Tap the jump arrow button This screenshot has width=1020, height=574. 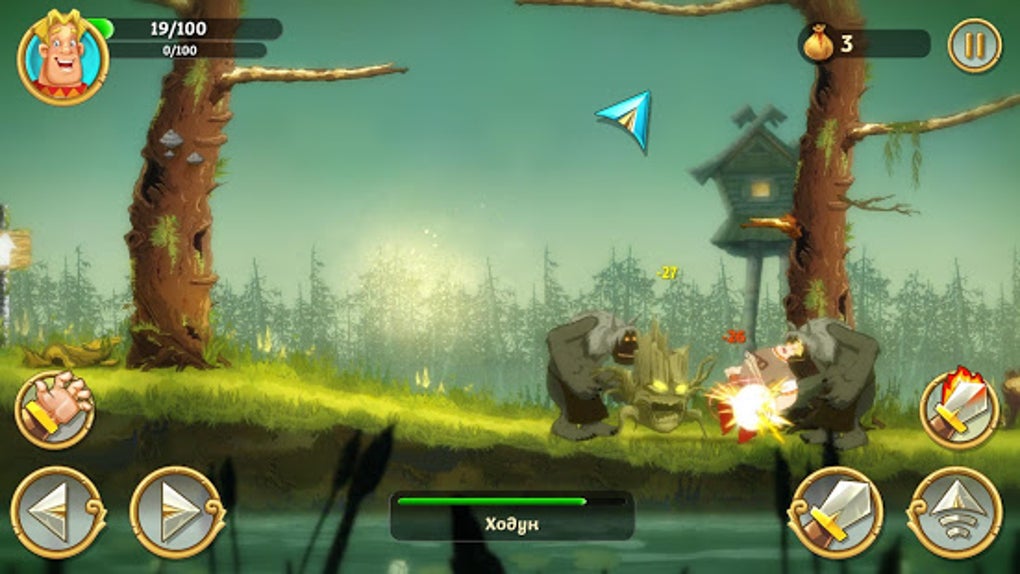[x=954, y=511]
